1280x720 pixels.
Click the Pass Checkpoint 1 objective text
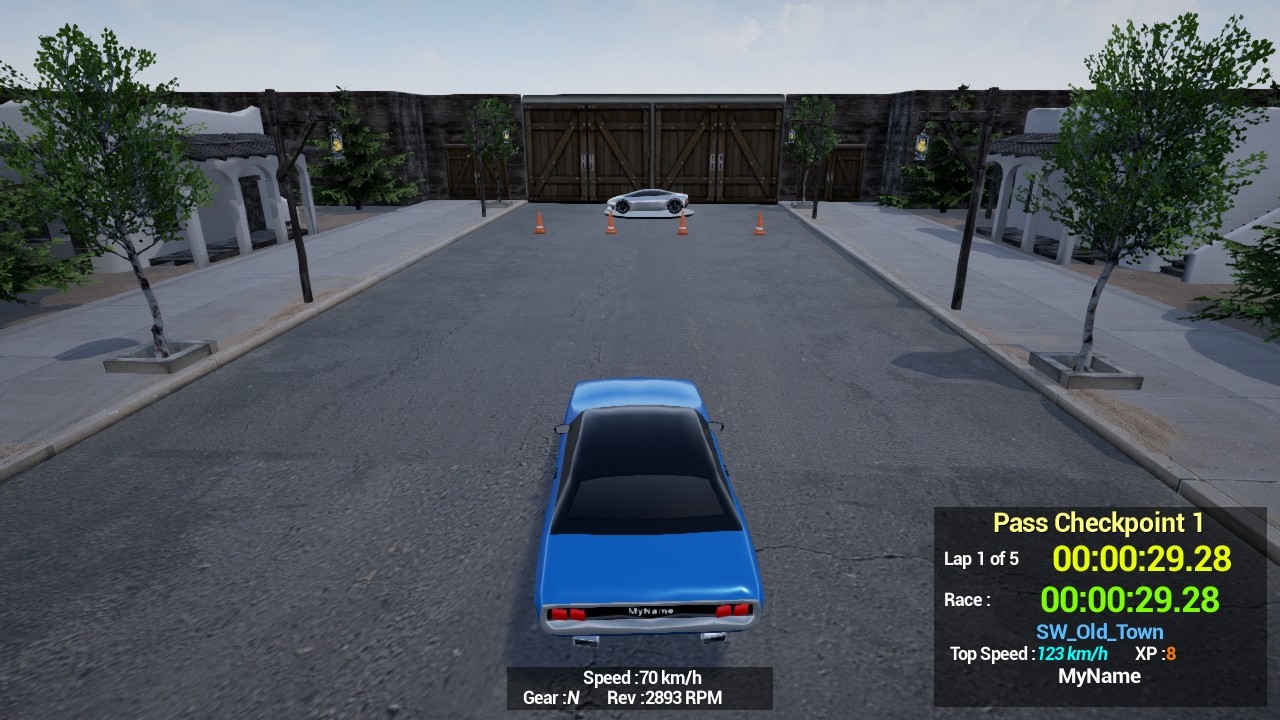coord(1100,522)
